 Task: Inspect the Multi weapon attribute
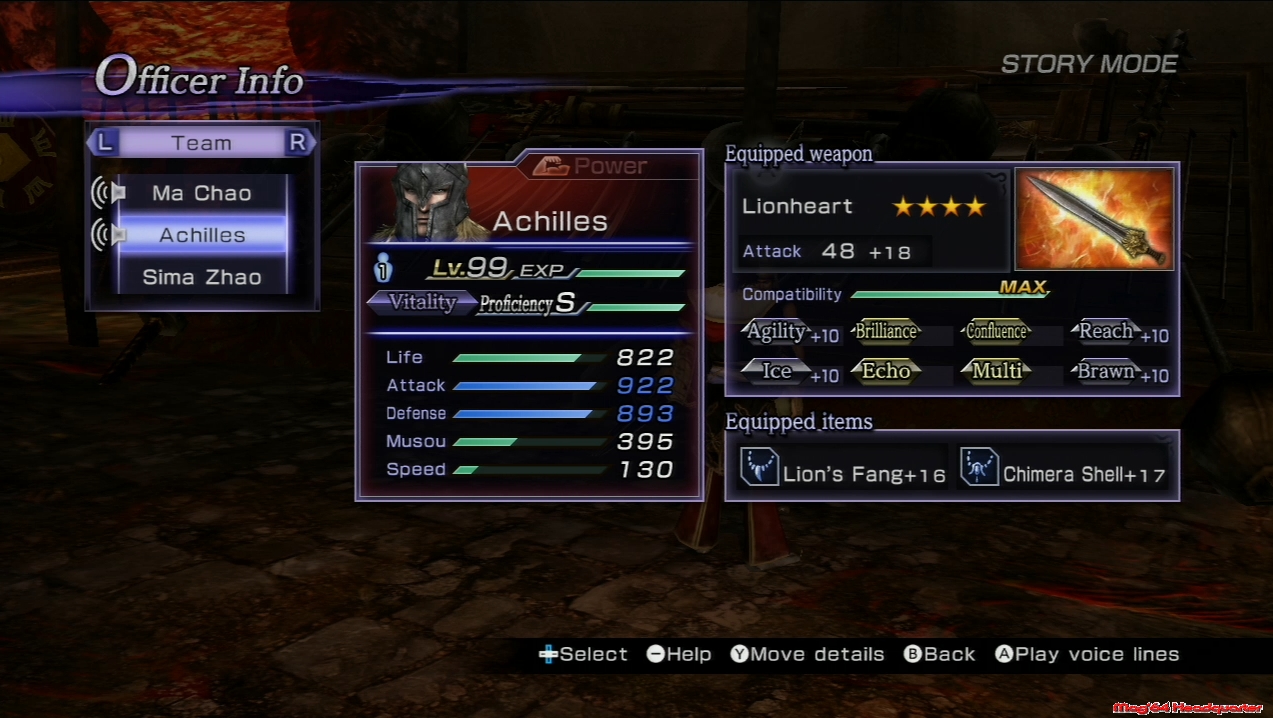[x=996, y=372]
